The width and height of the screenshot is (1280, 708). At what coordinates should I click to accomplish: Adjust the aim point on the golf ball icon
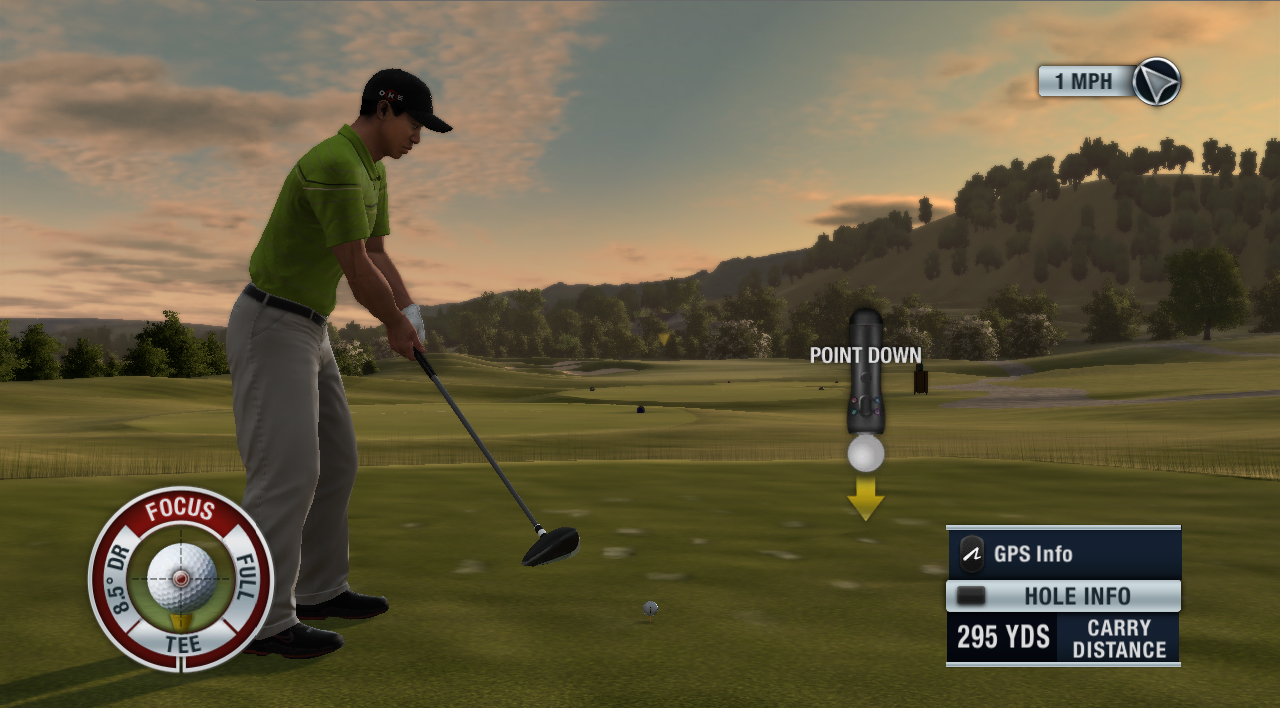[182, 578]
